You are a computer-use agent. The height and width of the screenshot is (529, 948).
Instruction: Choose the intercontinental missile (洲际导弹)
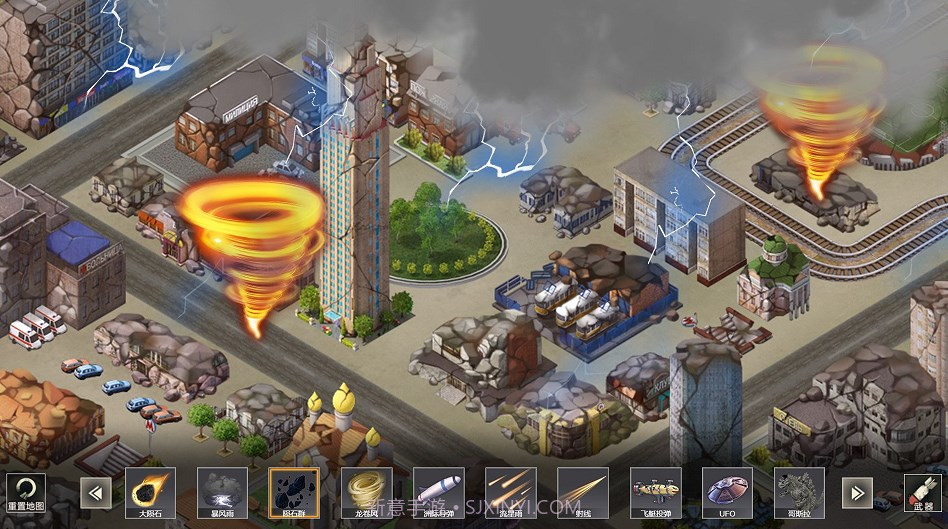tap(438, 492)
